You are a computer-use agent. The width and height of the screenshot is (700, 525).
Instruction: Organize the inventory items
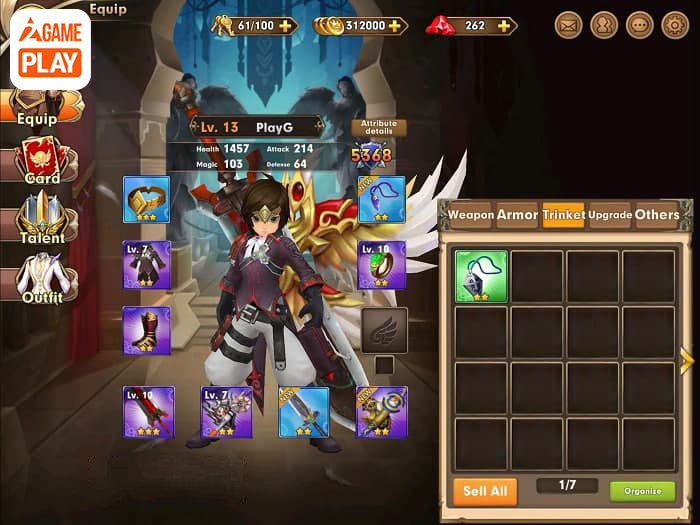(x=642, y=491)
